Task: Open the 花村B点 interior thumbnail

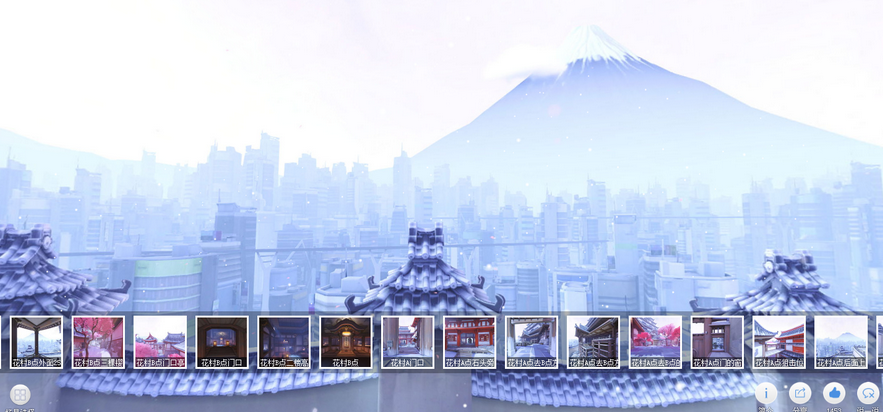Action: pos(346,342)
